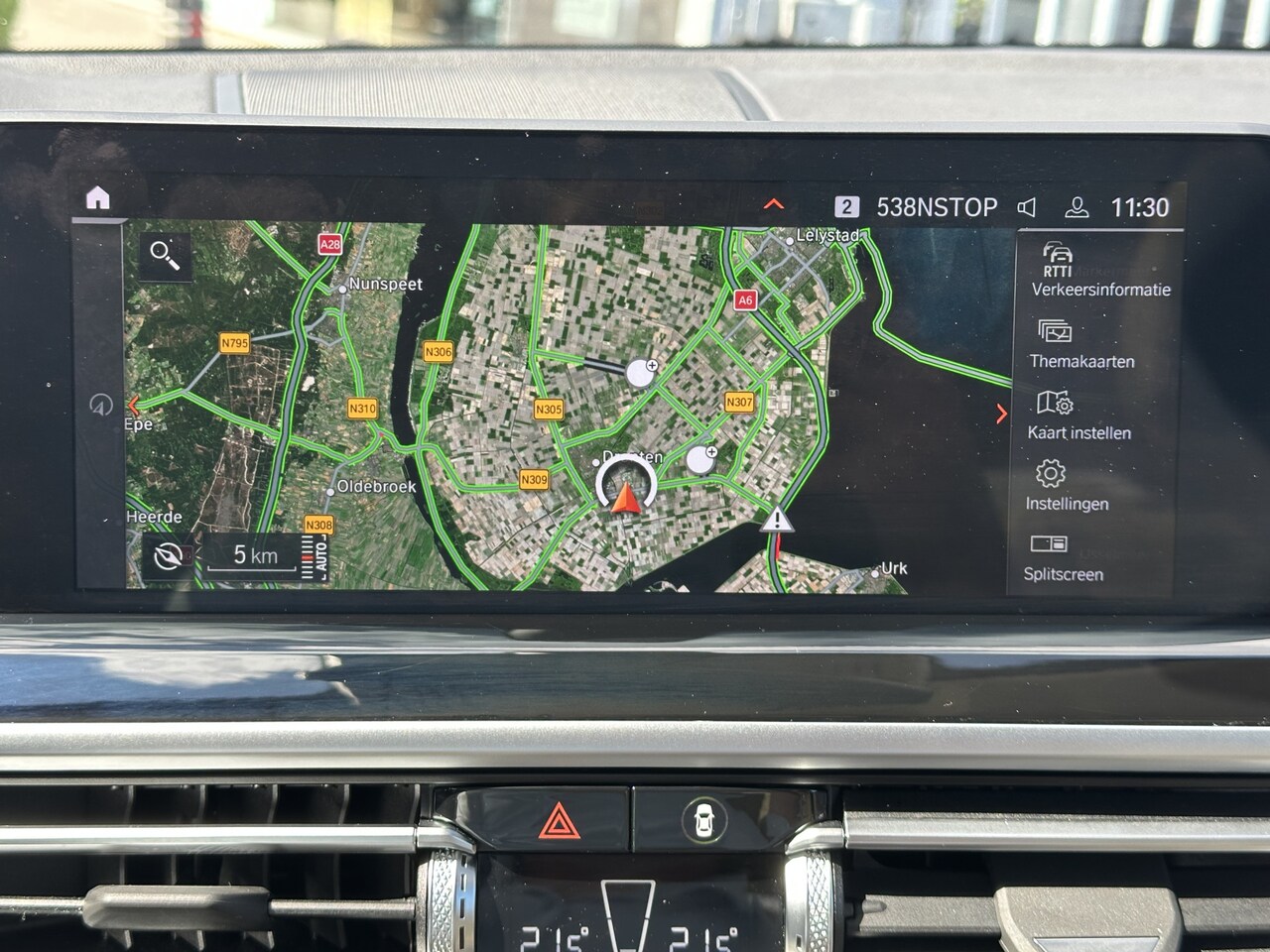Tap the 5 km map scale control
This screenshot has width=1270, height=952.
pyautogui.click(x=255, y=555)
